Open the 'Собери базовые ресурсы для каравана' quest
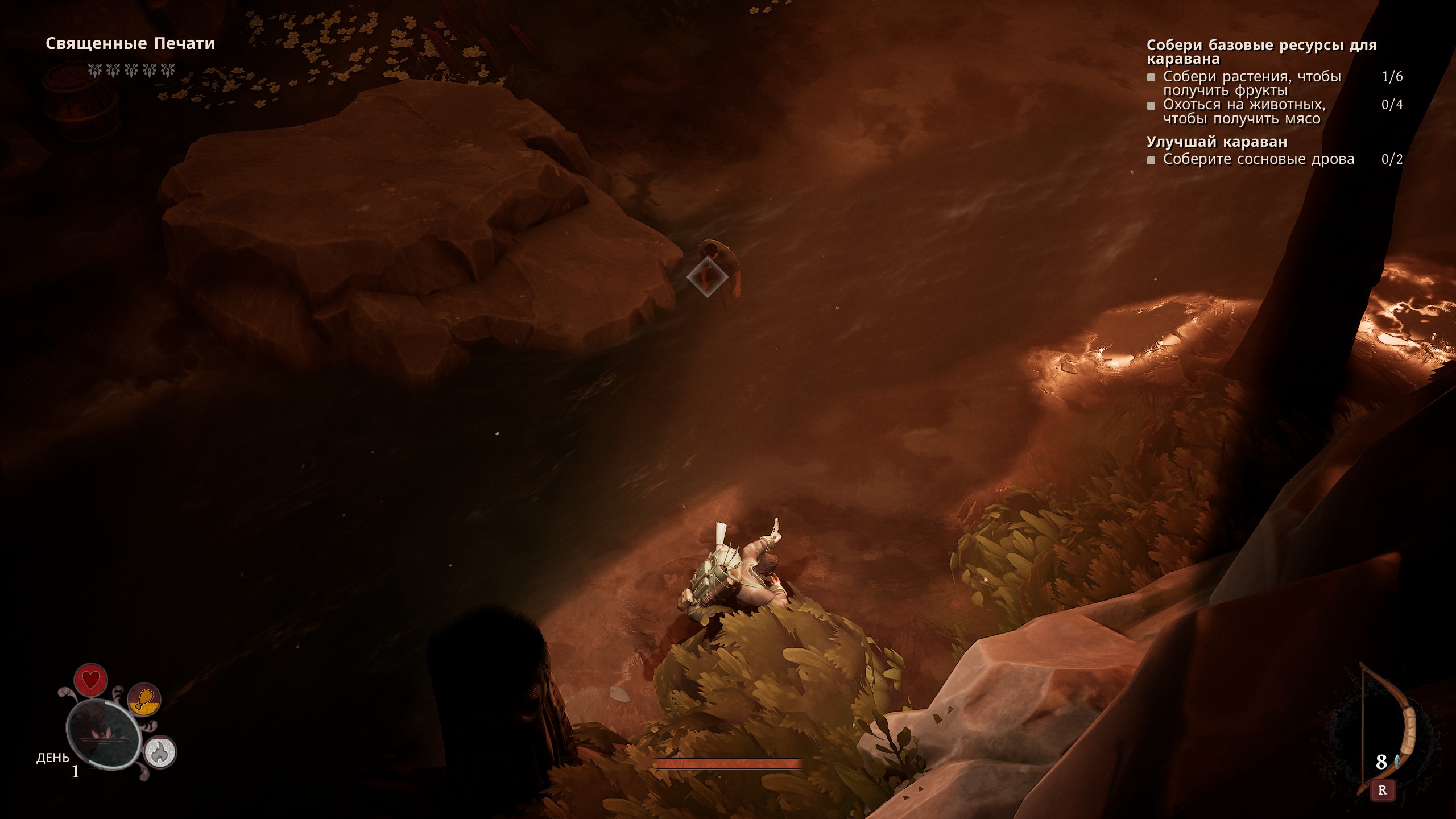Image resolution: width=1456 pixels, height=819 pixels. 1261,52
